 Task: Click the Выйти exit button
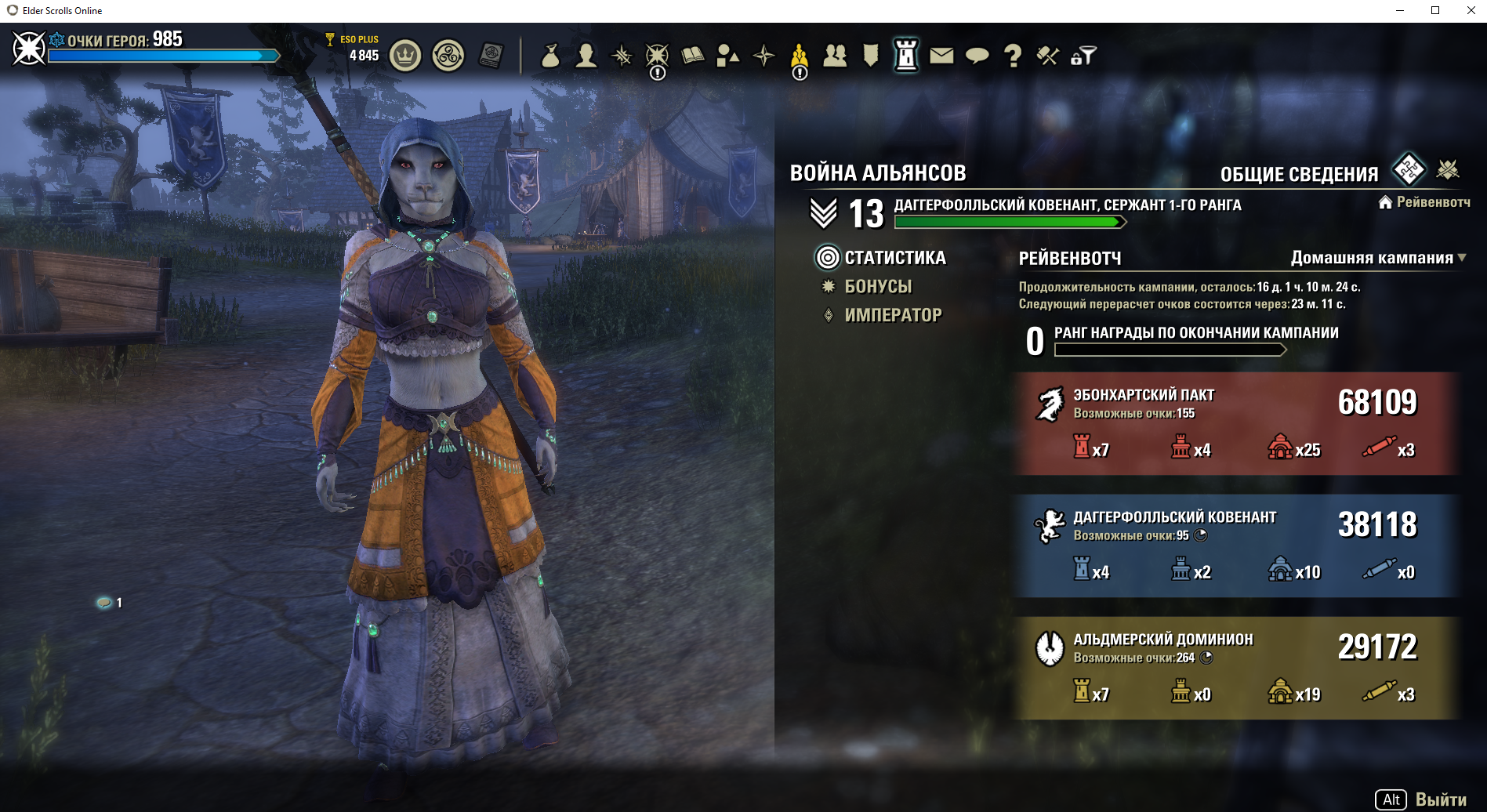(1440, 799)
